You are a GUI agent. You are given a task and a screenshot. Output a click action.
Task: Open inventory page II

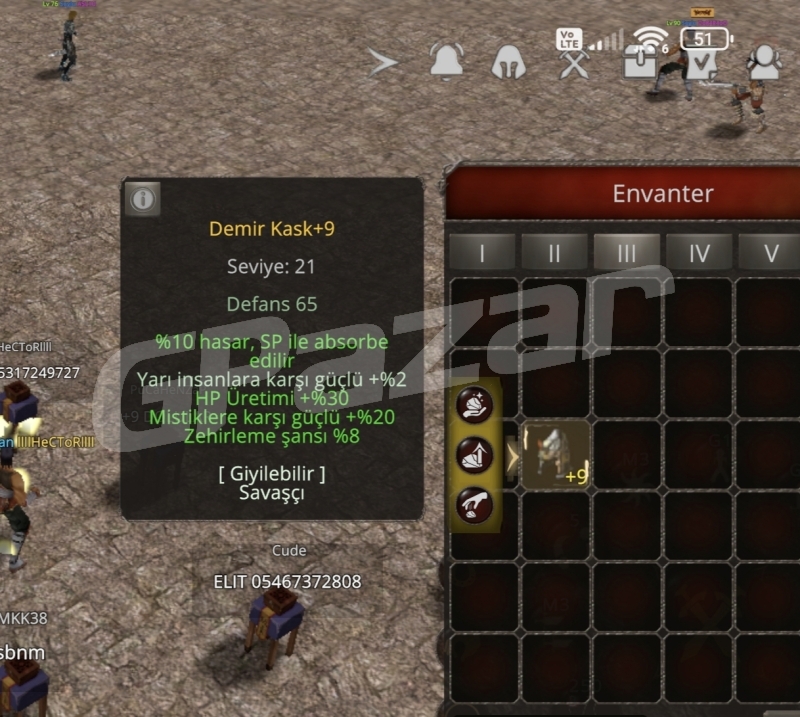[x=554, y=253]
